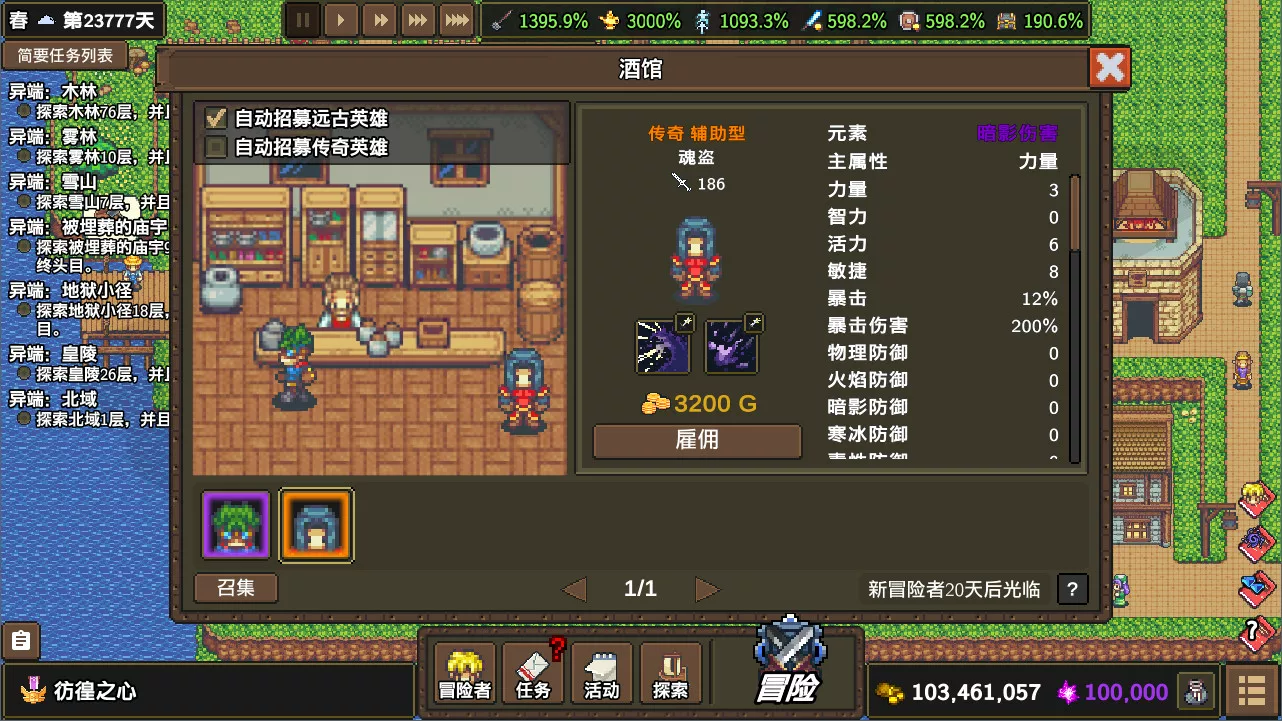Select the green-haired hero portrait thumbnail
The image size is (1282, 721).
235,525
